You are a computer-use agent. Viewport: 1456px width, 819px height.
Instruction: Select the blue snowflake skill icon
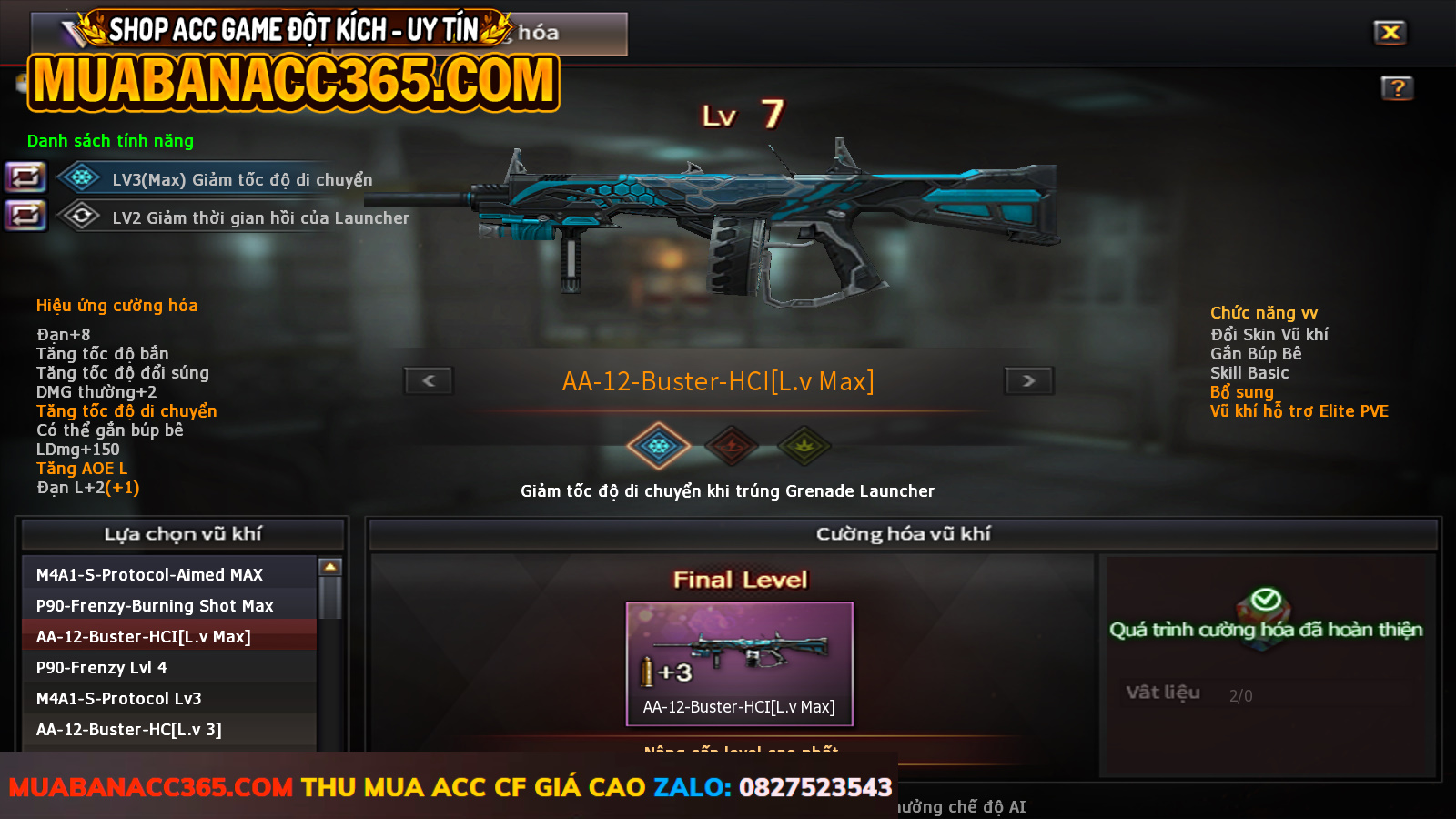click(658, 446)
